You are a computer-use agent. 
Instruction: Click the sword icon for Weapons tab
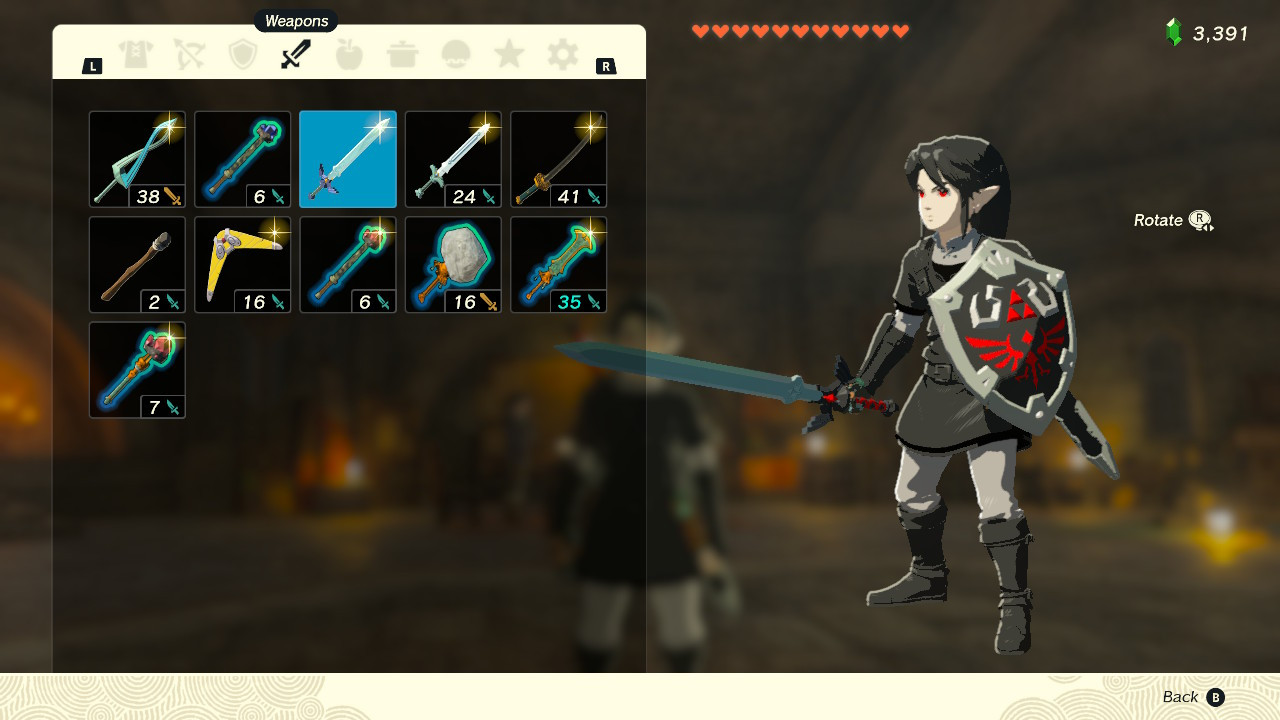[296, 55]
